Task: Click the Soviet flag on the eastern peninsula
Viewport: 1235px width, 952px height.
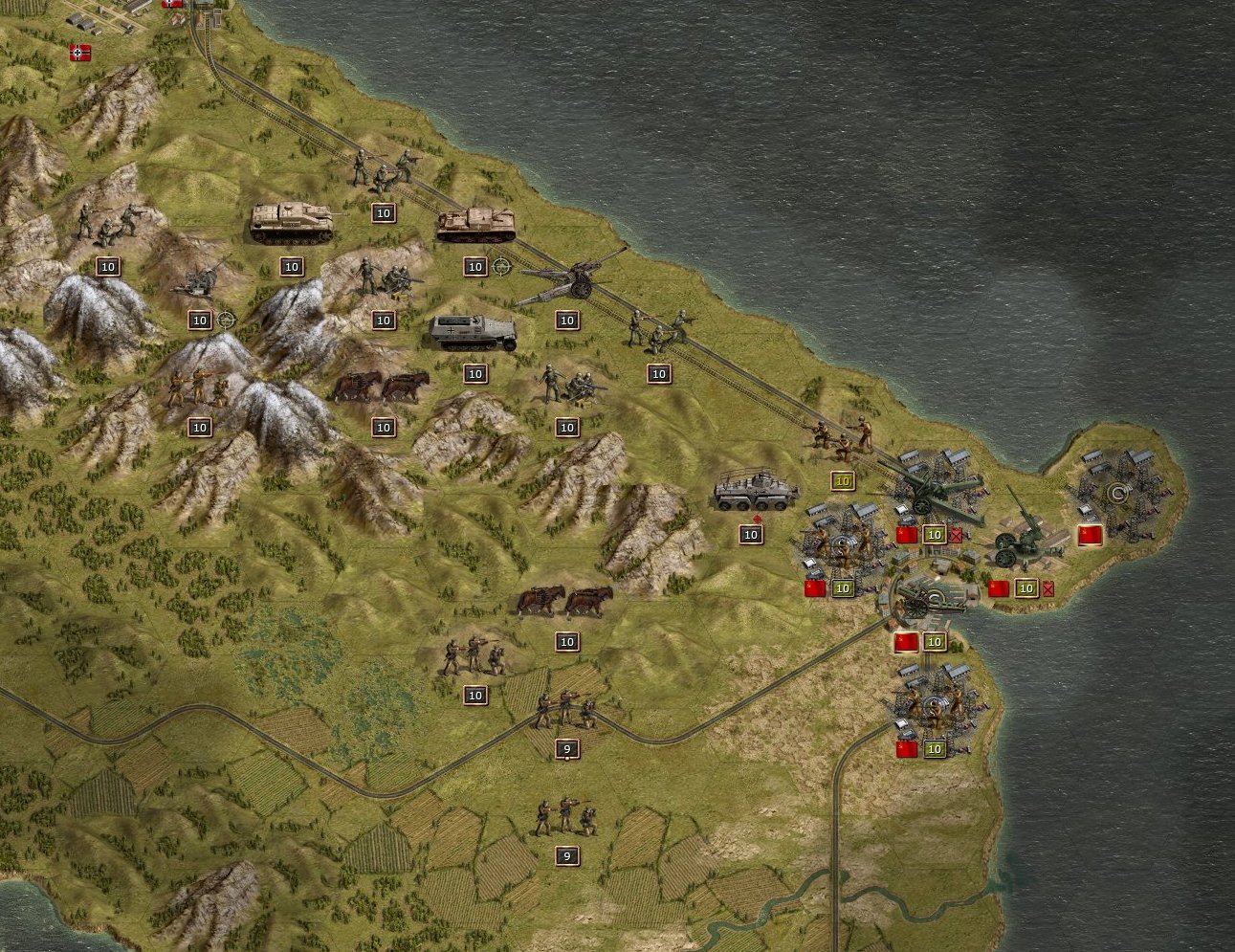Action: coord(1089,534)
